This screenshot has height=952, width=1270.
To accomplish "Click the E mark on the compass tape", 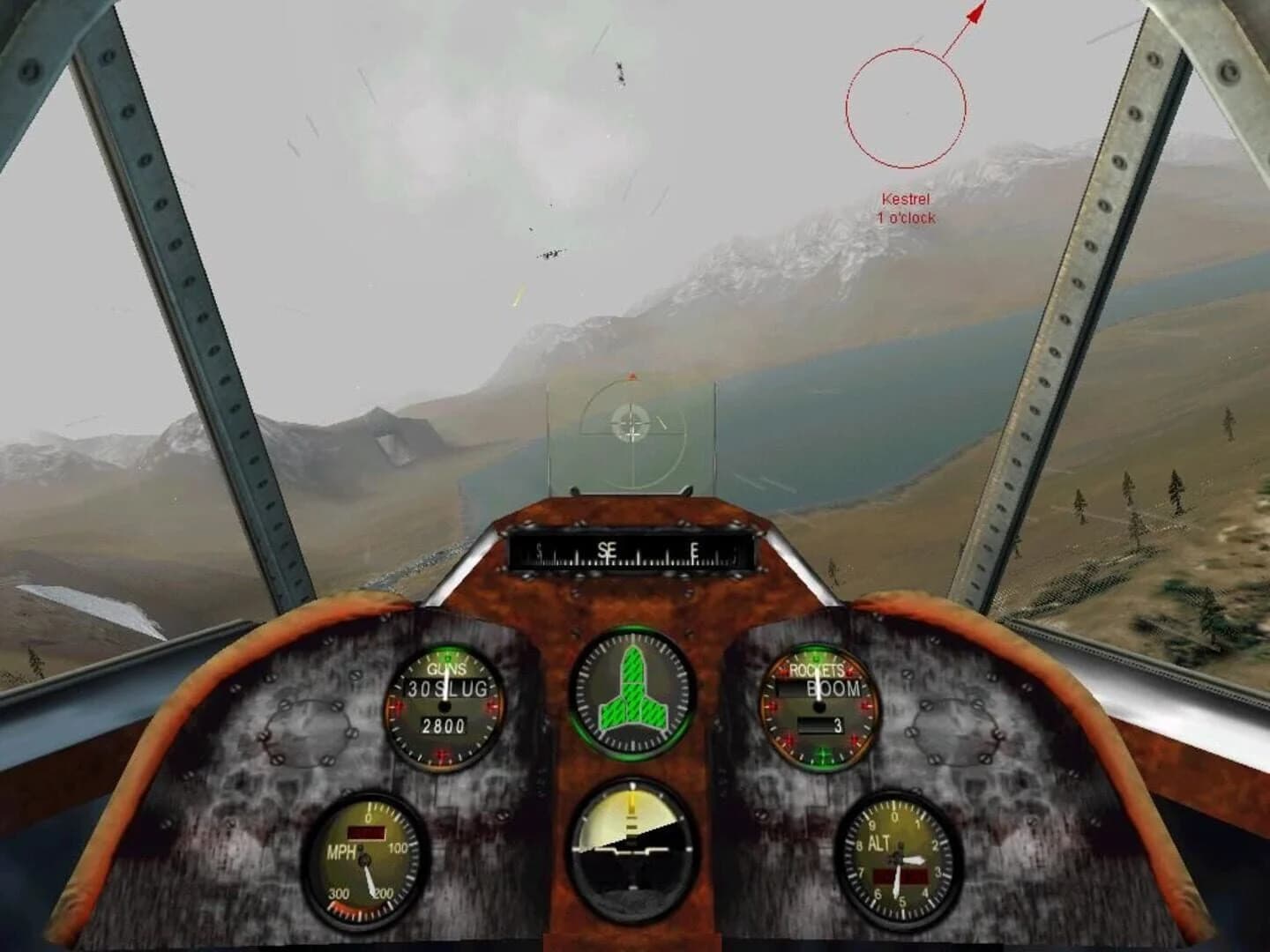I will point(696,550).
